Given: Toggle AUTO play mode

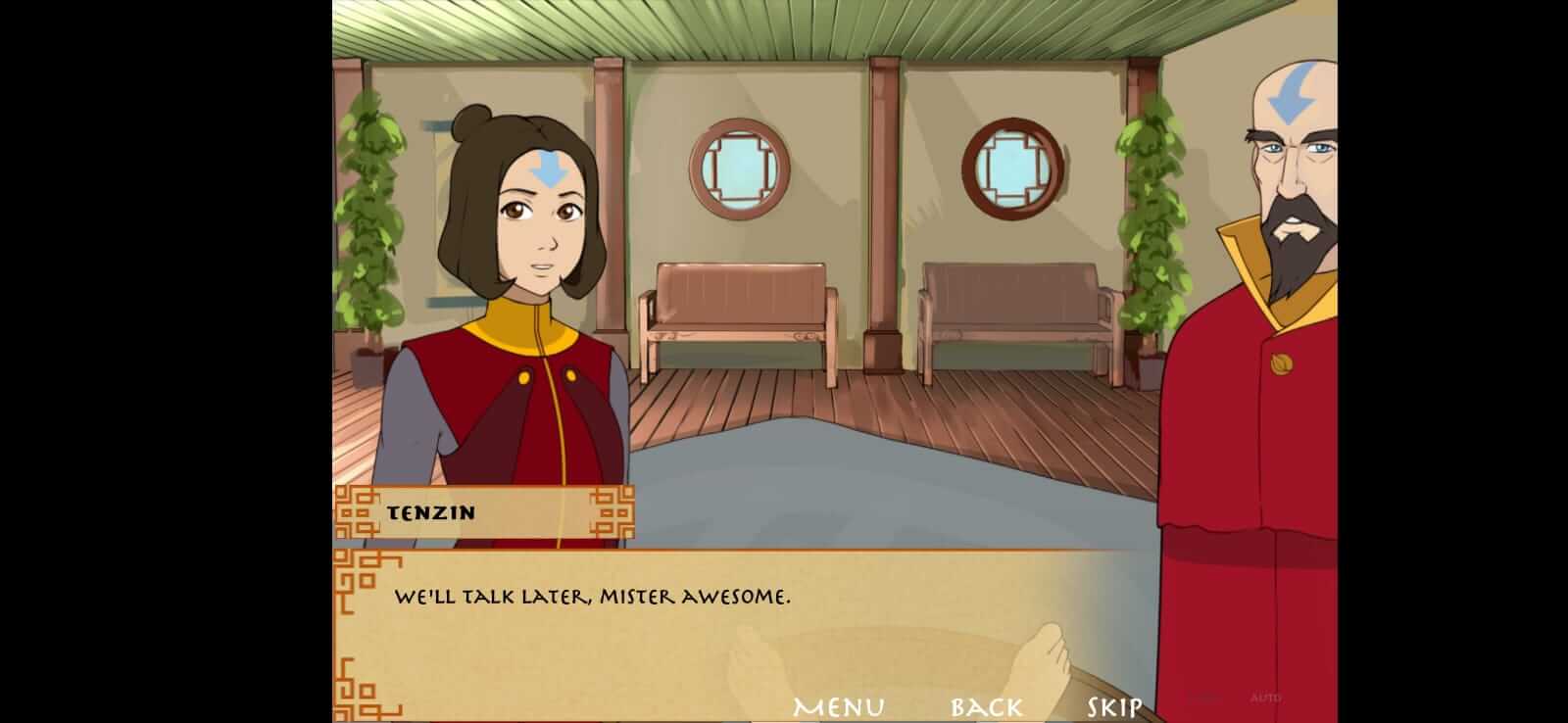Looking at the screenshot, I should [x=1264, y=698].
